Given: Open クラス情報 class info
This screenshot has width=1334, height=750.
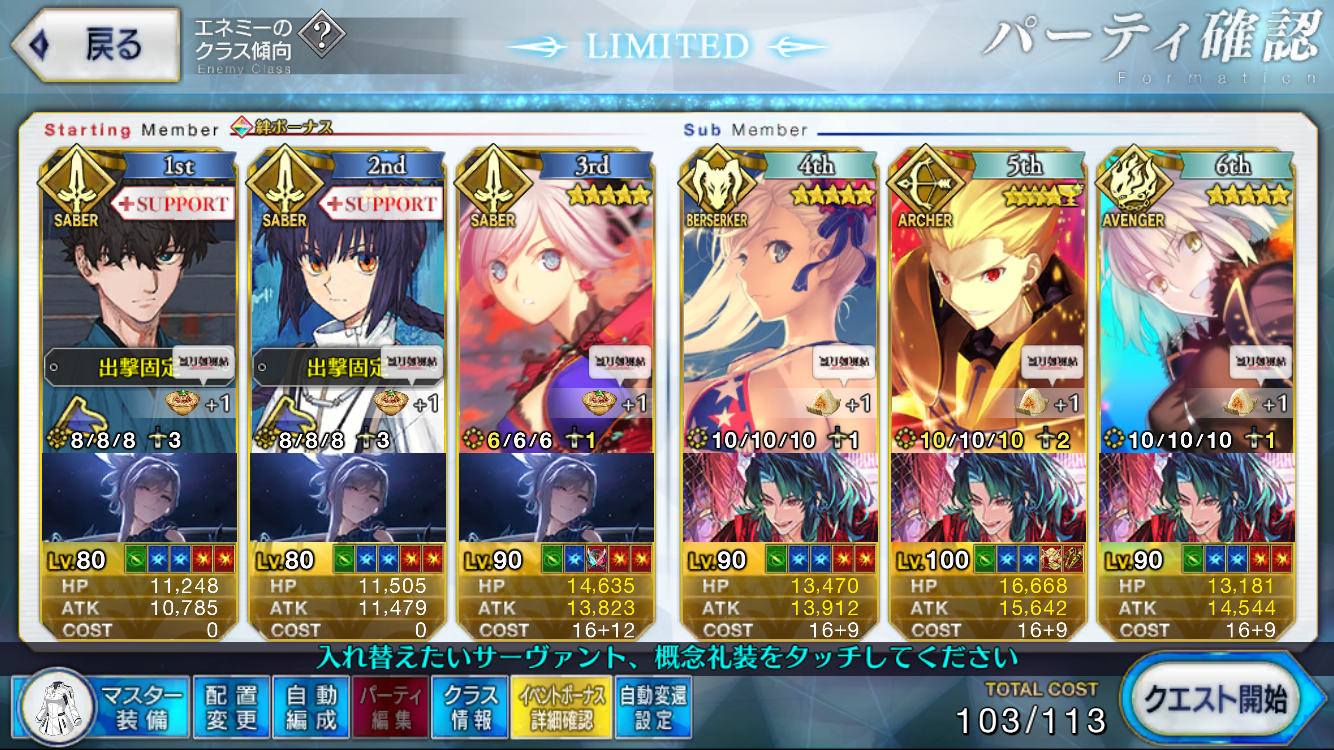Looking at the screenshot, I should click(470, 706).
